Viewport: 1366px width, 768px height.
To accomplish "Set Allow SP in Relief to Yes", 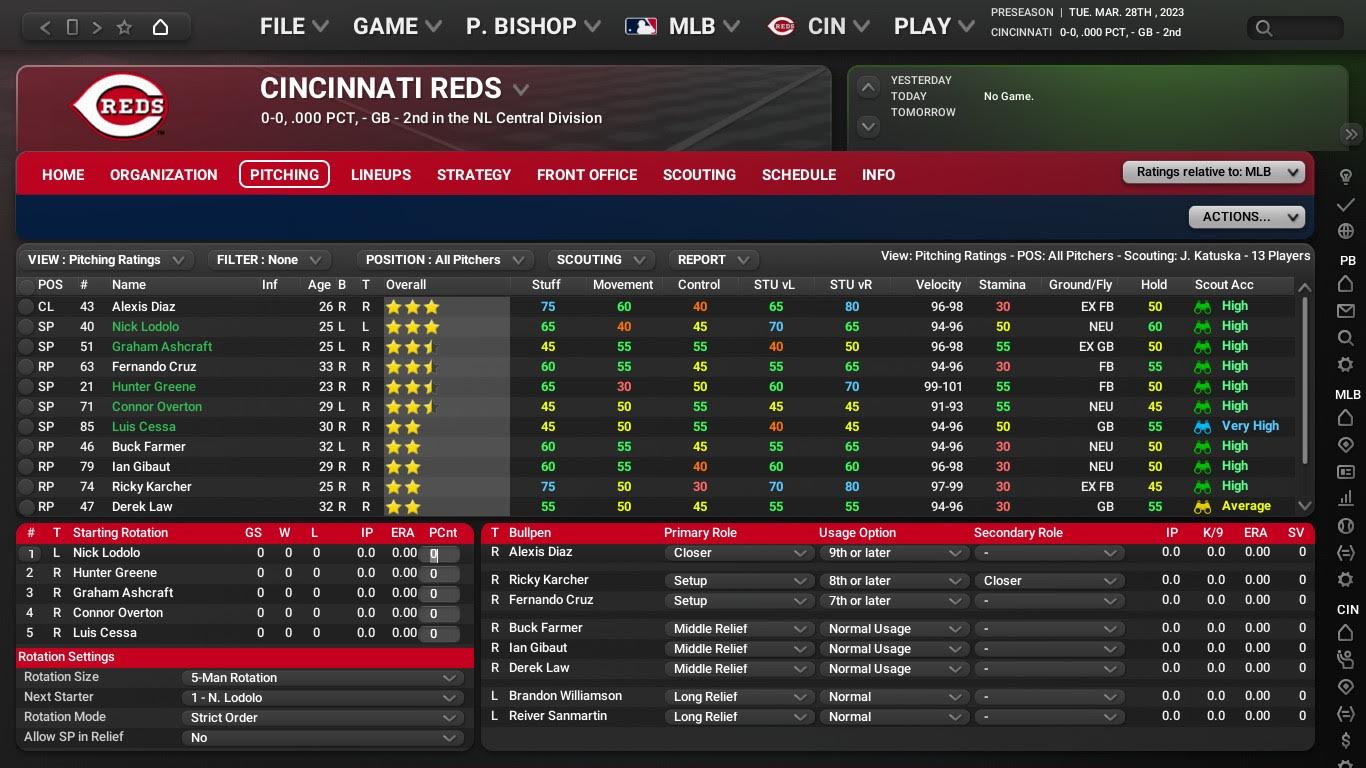I will click(x=322, y=737).
